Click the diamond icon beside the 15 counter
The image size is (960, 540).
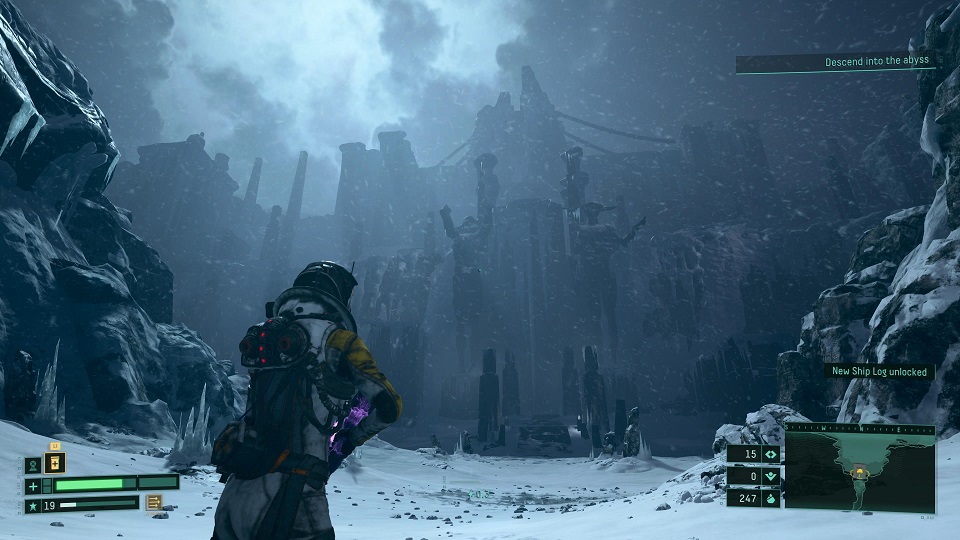pyautogui.click(x=770, y=454)
